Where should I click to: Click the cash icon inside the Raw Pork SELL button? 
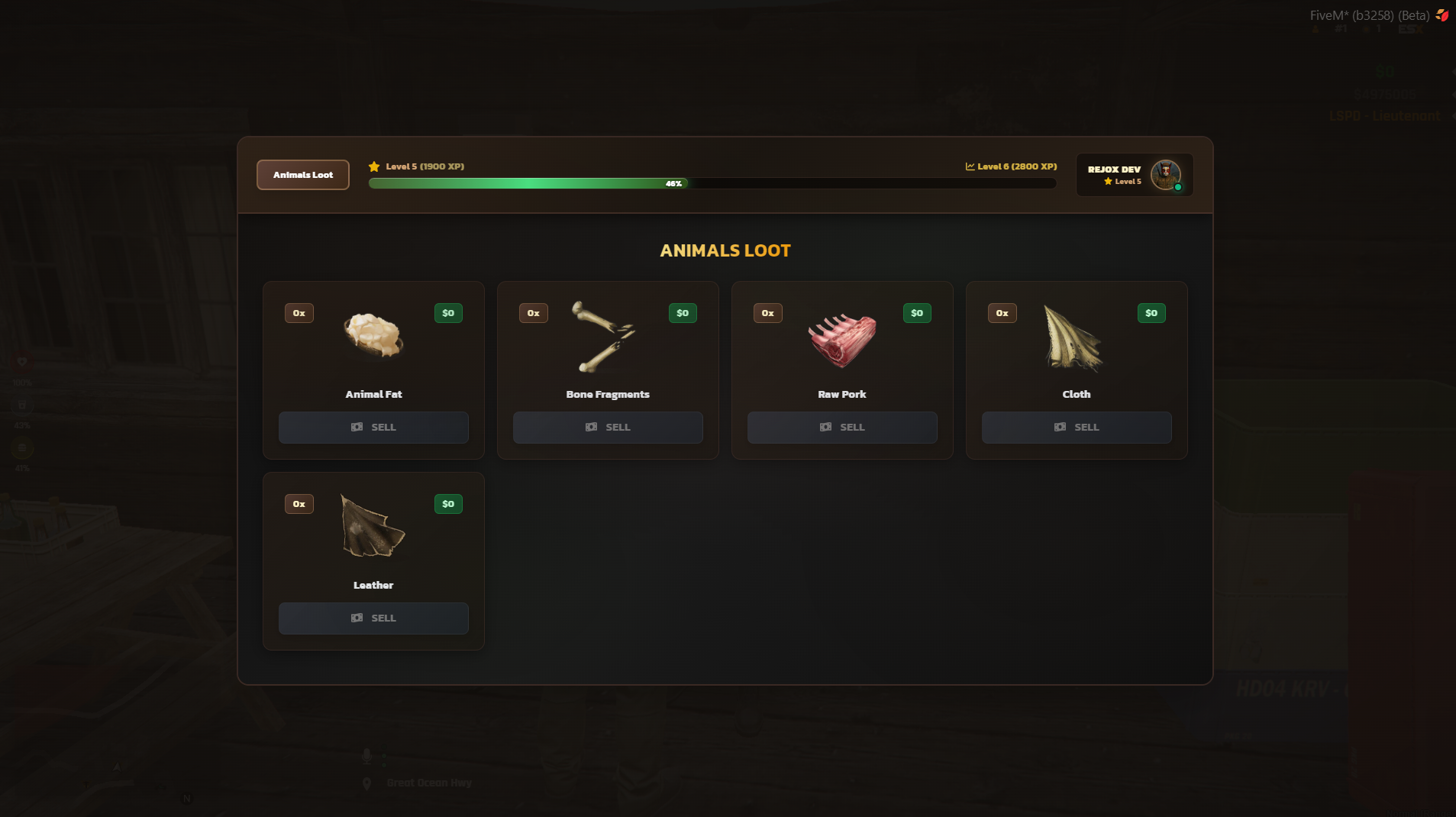tap(825, 427)
